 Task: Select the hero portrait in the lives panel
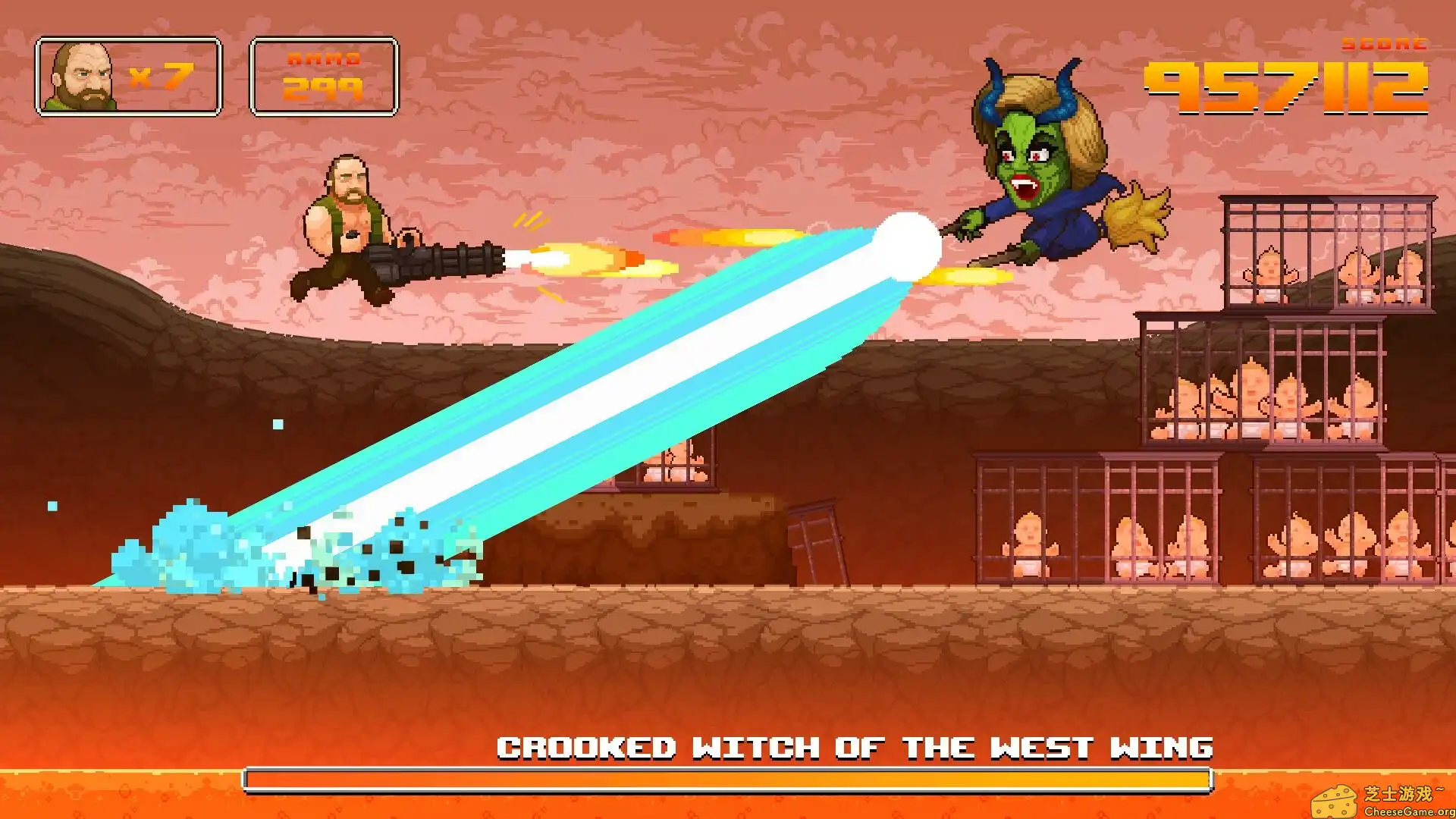pyautogui.click(x=80, y=76)
